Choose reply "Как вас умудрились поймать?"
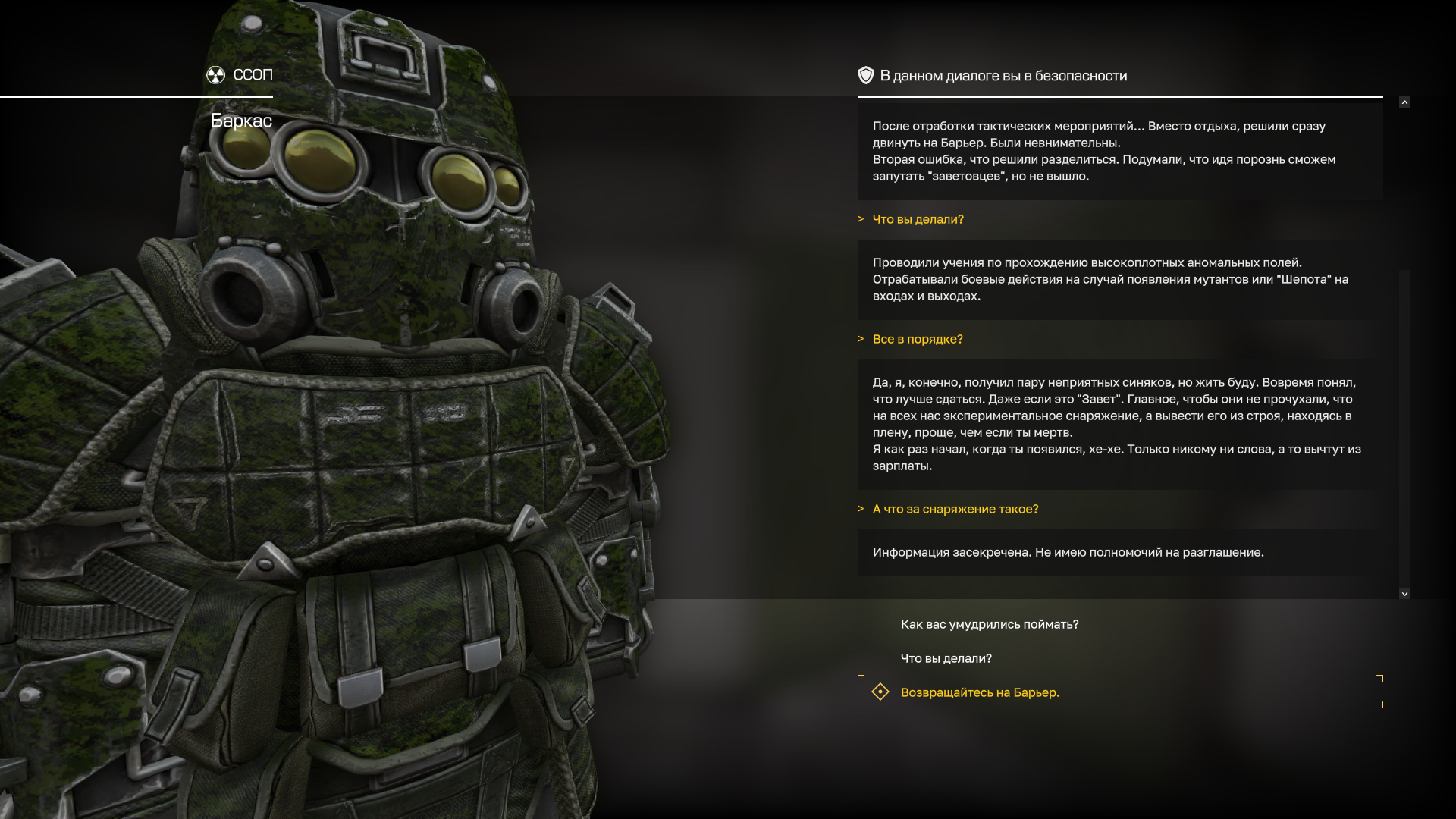This screenshot has width=1456, height=819. [989, 624]
